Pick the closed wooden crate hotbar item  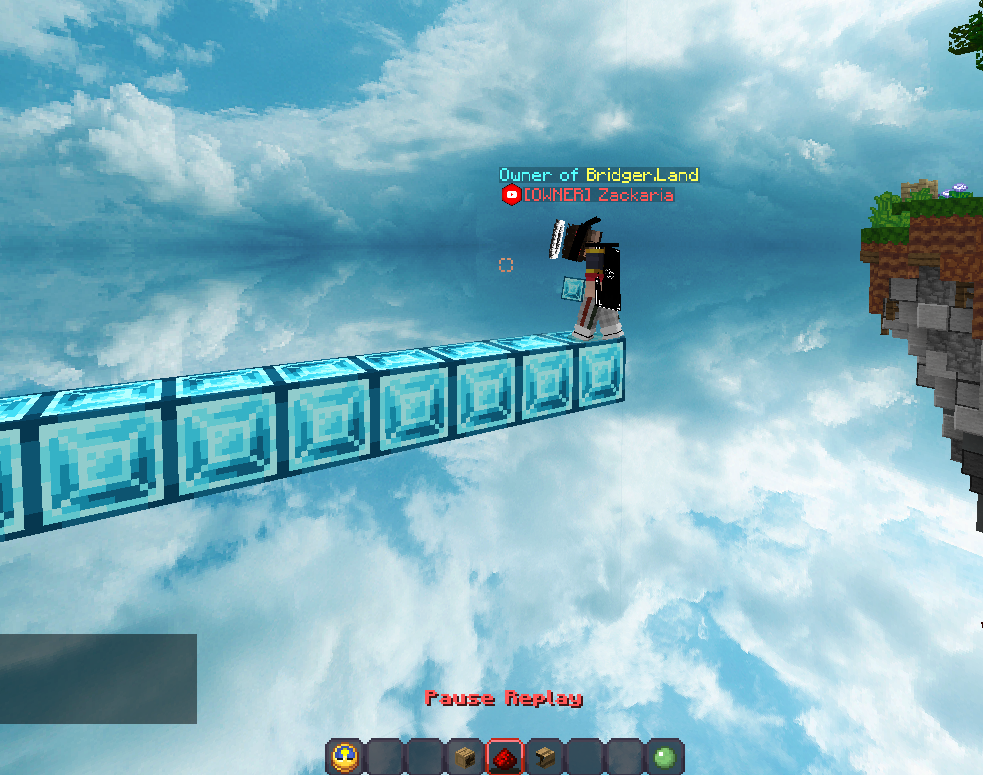[465, 757]
